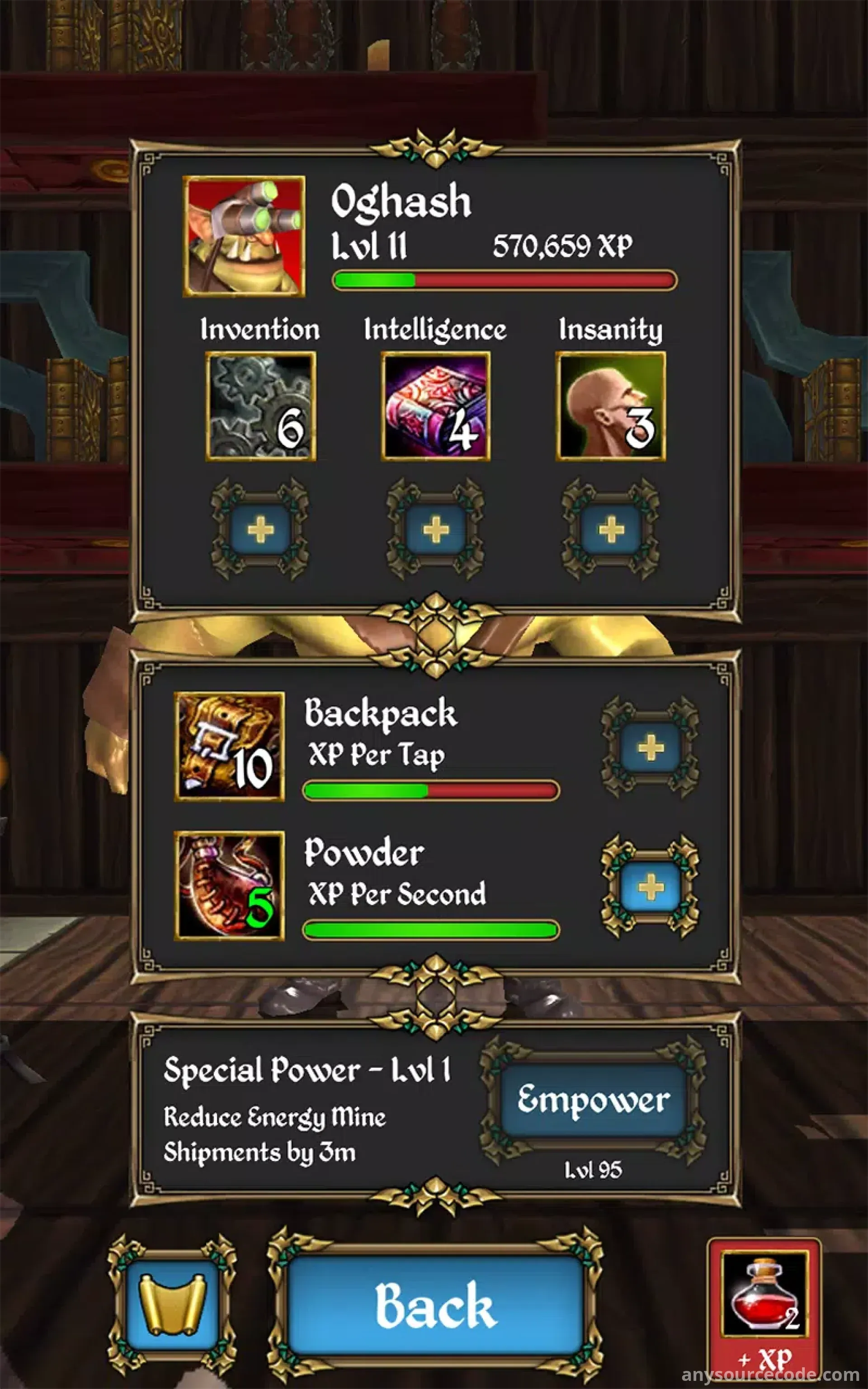Screen dimensions: 868x1389
Task: Tap the Back button
Action: click(x=435, y=1306)
